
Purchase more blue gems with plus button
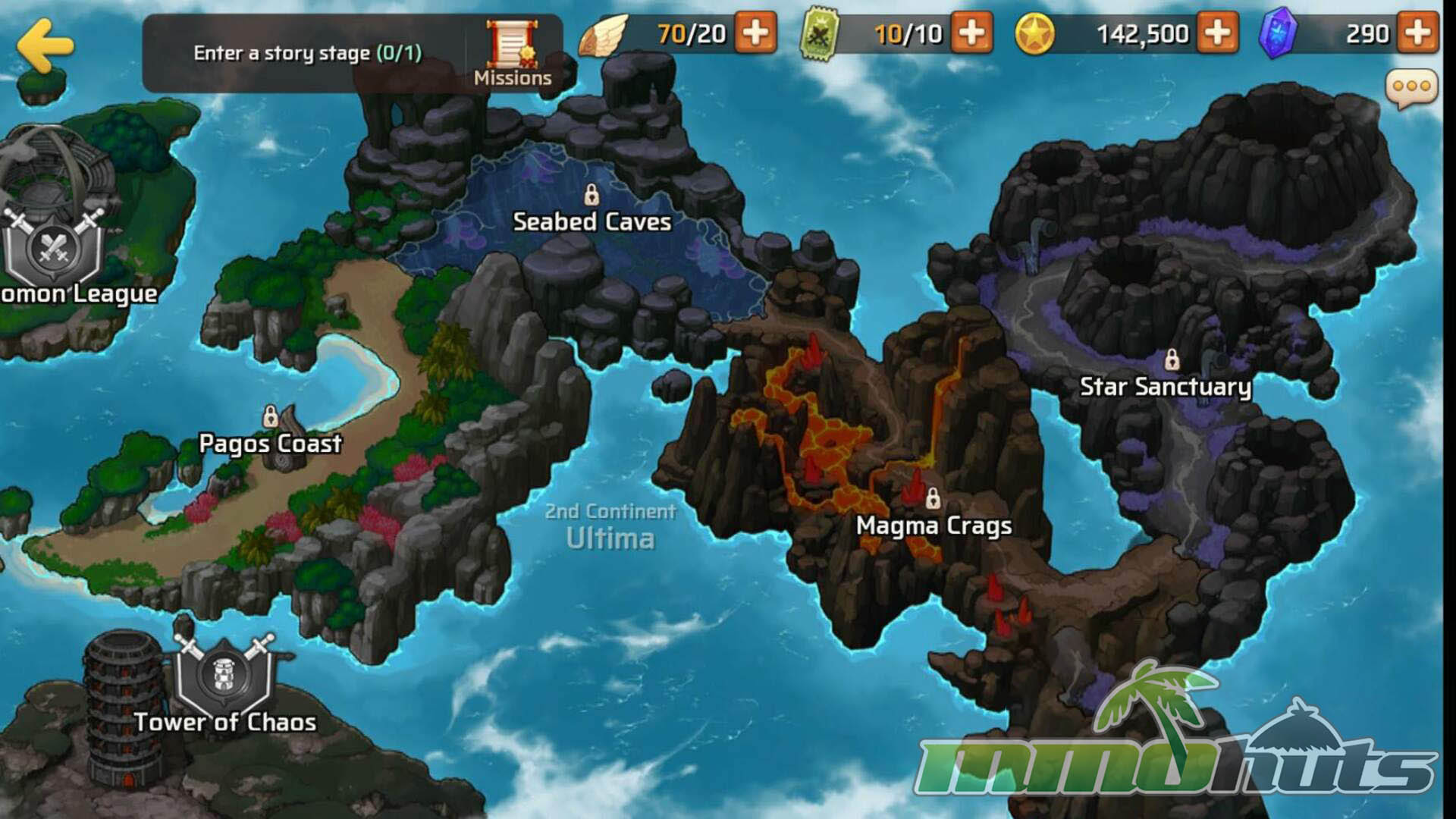click(x=1417, y=33)
